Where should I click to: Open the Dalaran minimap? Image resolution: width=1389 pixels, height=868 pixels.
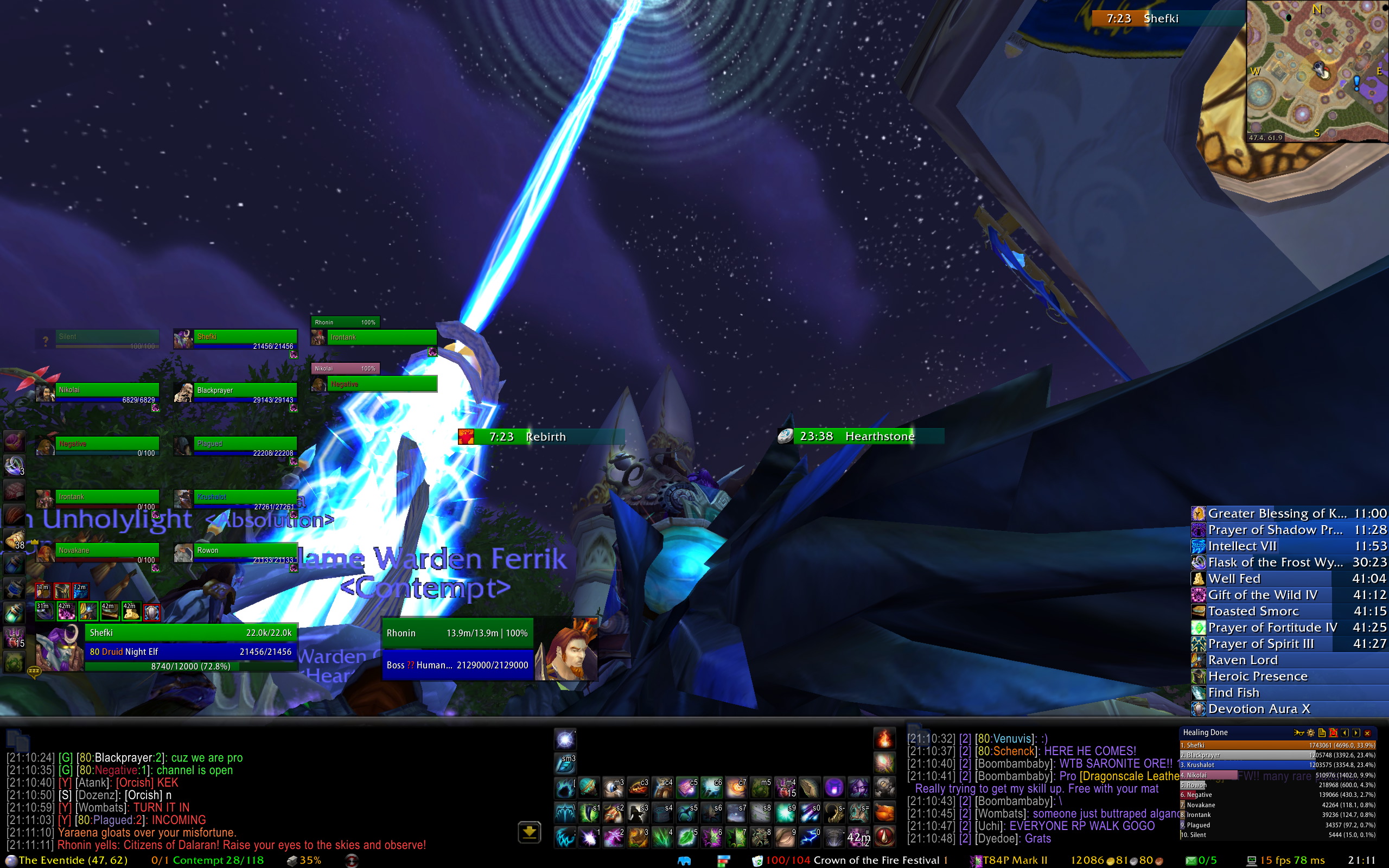[x=1317, y=71]
